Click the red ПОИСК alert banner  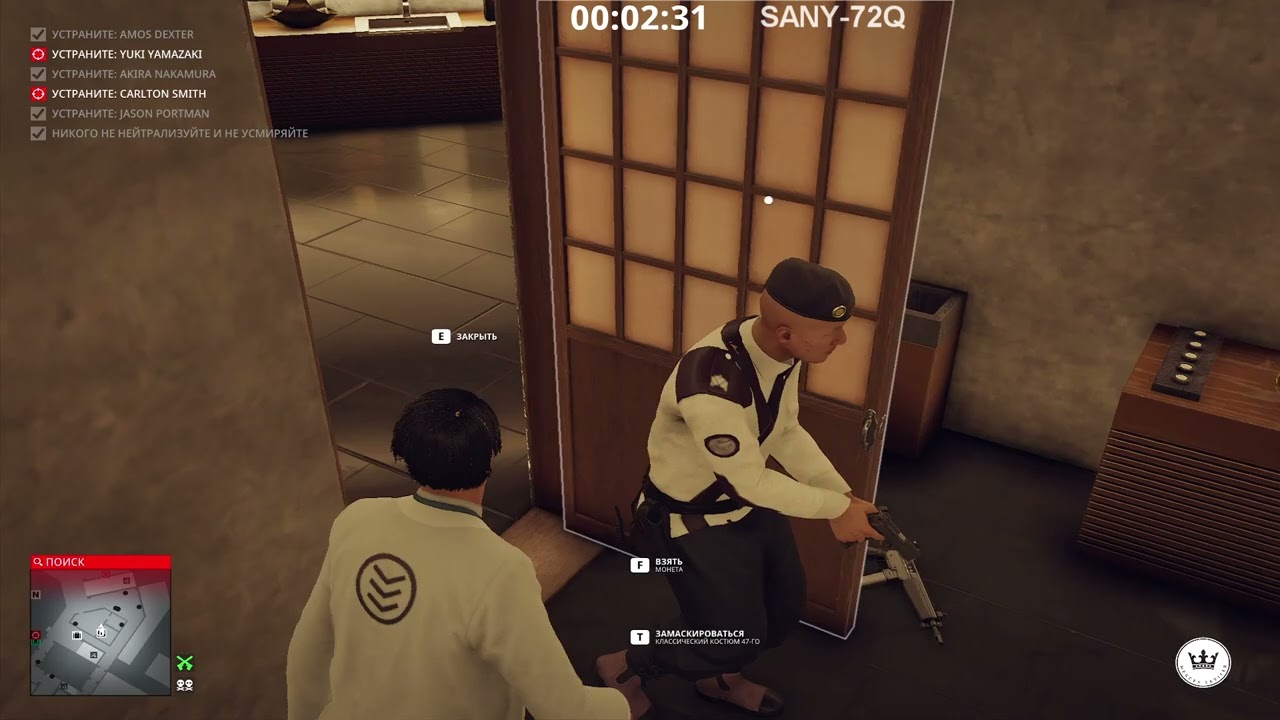coord(100,562)
